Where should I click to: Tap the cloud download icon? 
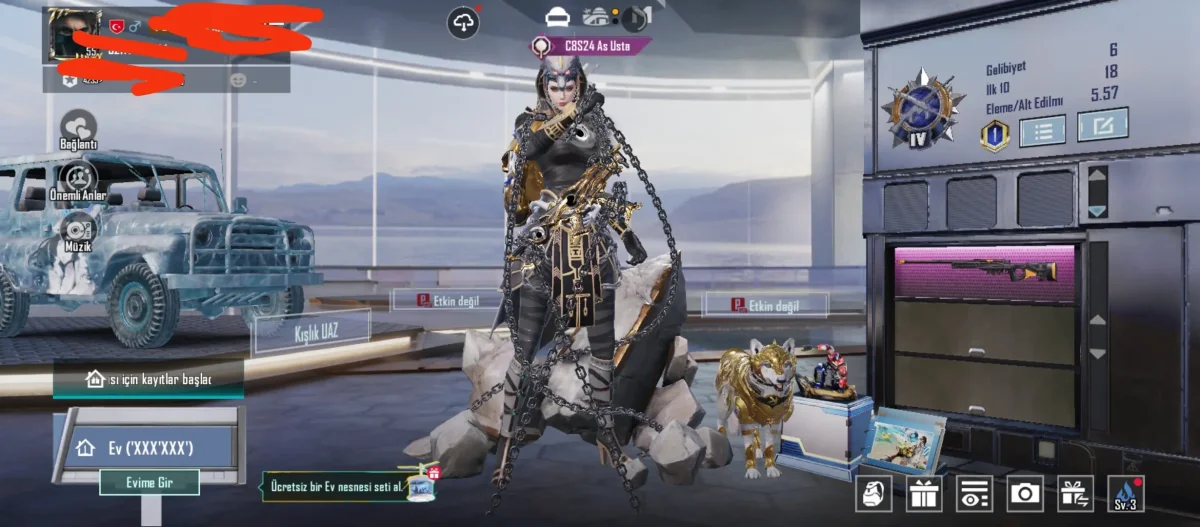(x=463, y=23)
